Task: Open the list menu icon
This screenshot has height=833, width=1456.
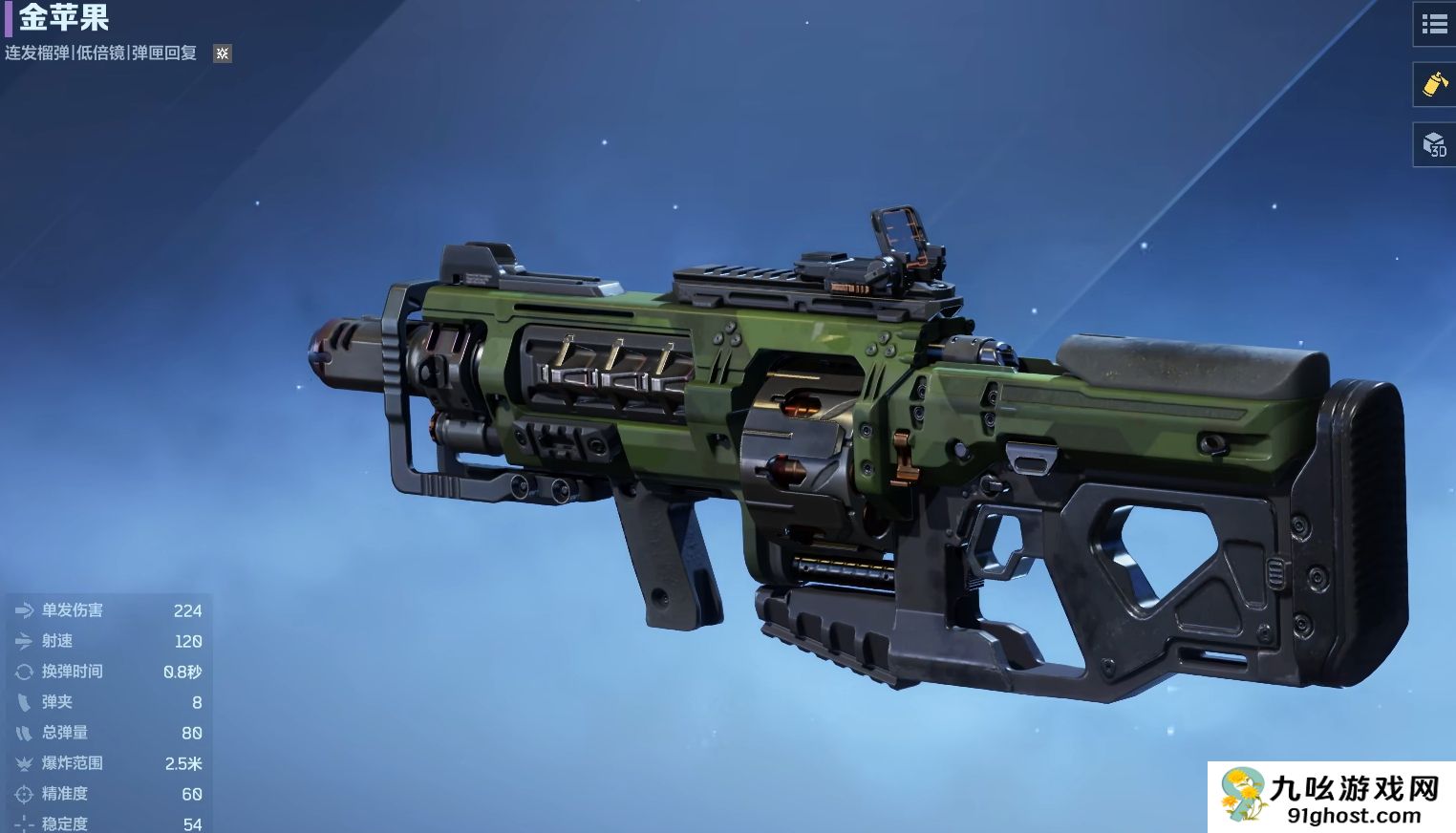Action: coord(1434,25)
